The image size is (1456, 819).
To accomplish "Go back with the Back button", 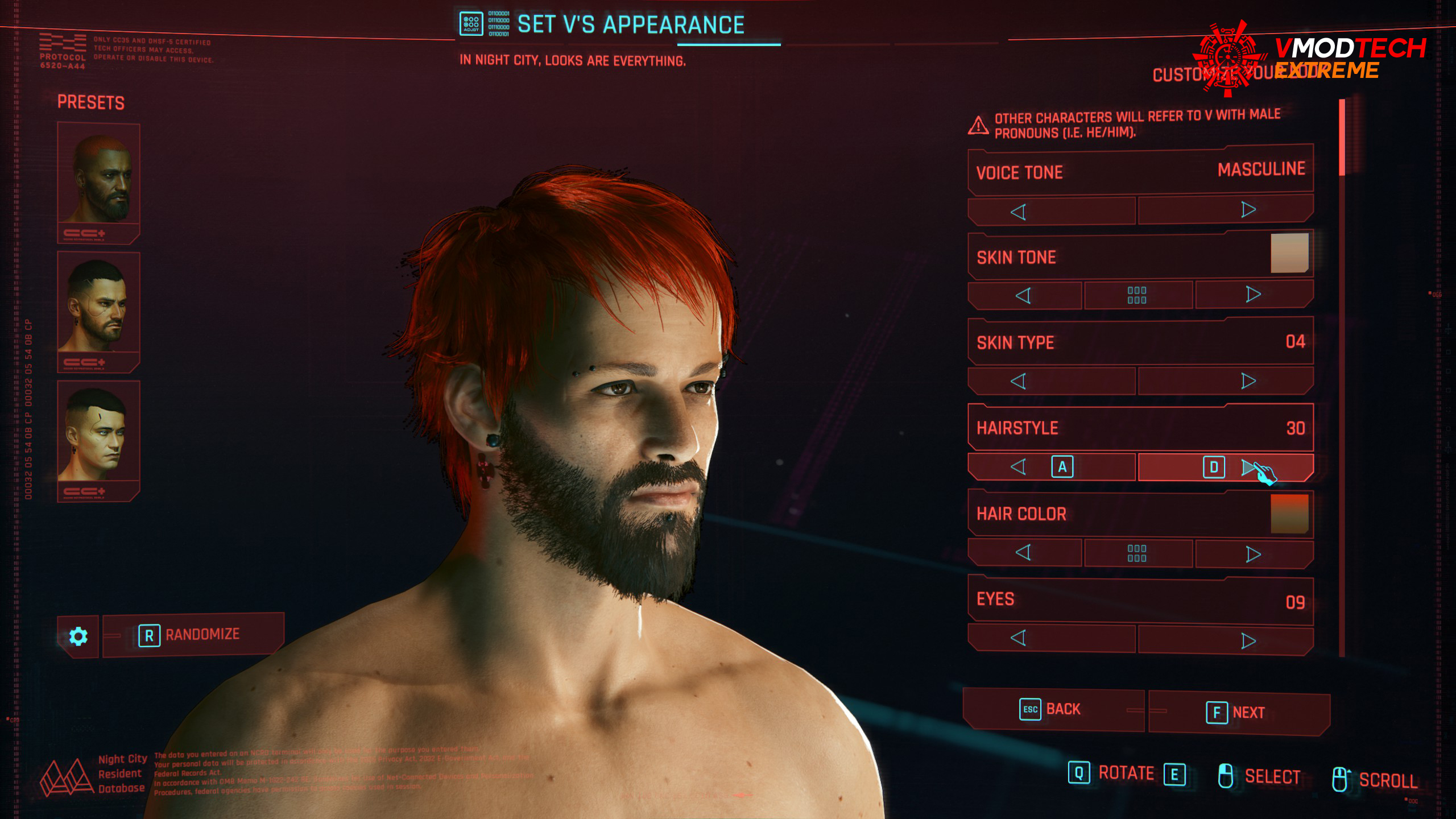I will pos(1052,709).
